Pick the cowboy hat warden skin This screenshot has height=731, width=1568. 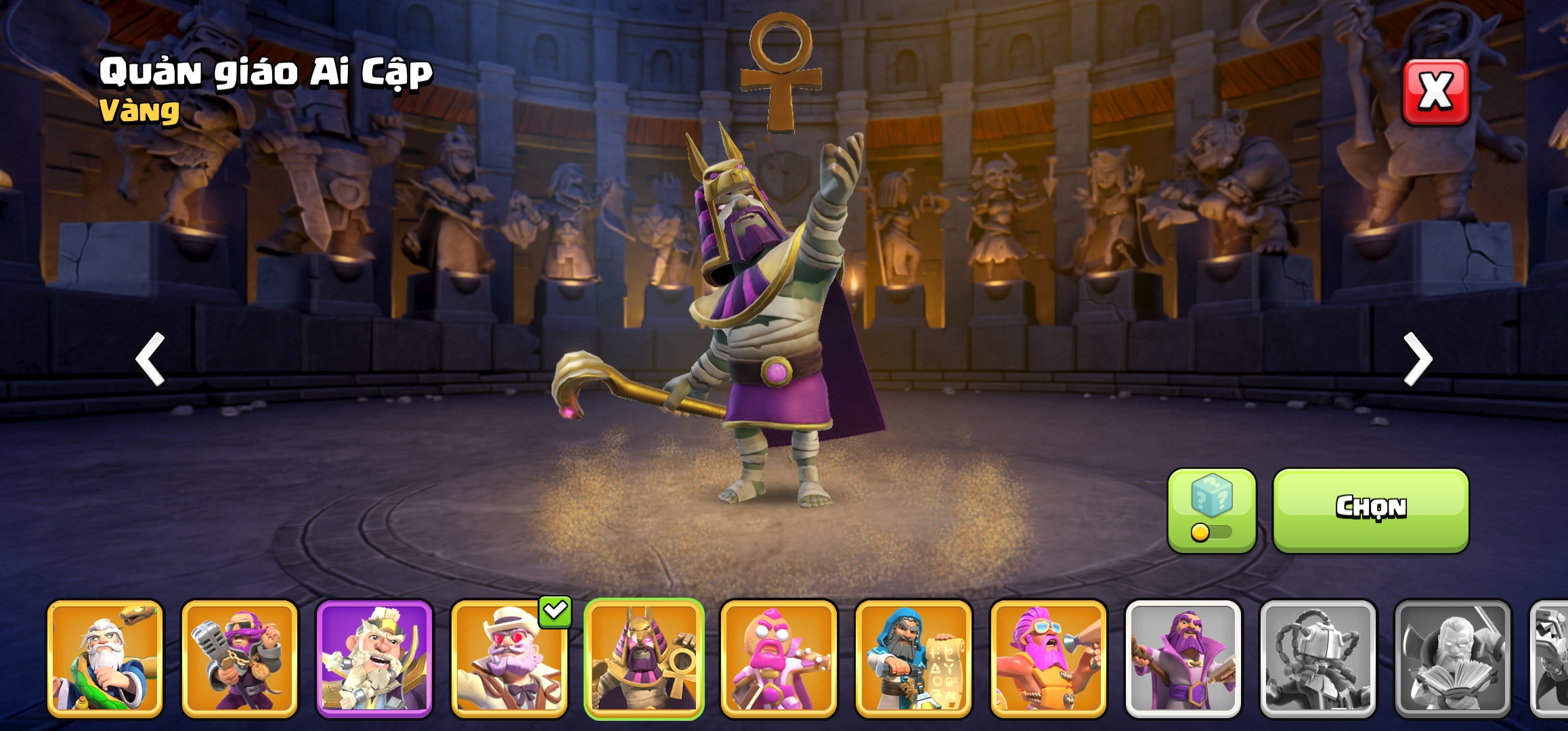point(509,659)
